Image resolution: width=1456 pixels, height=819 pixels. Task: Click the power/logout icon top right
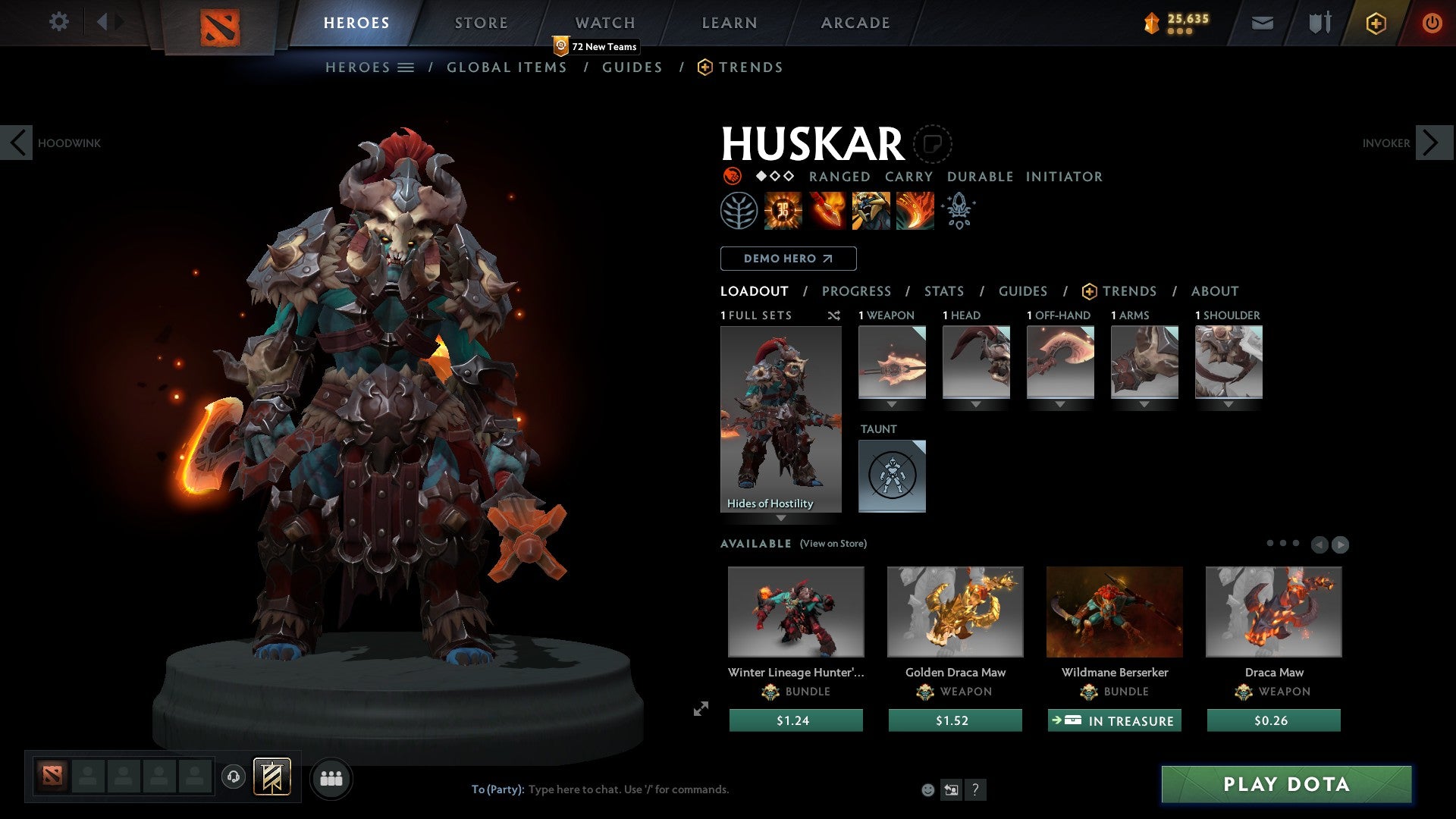coord(1432,23)
